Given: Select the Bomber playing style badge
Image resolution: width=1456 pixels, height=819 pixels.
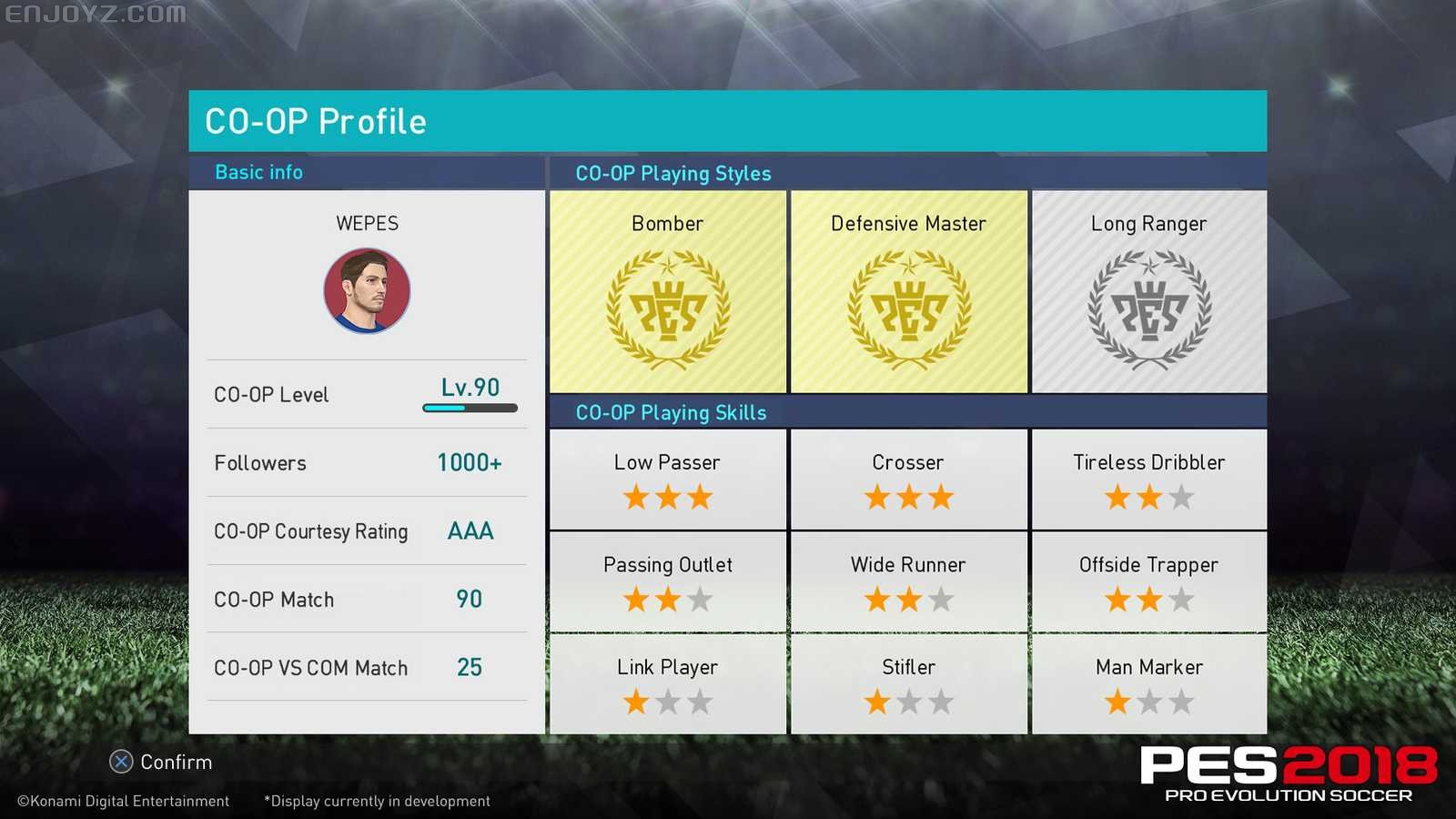Looking at the screenshot, I should (x=667, y=291).
